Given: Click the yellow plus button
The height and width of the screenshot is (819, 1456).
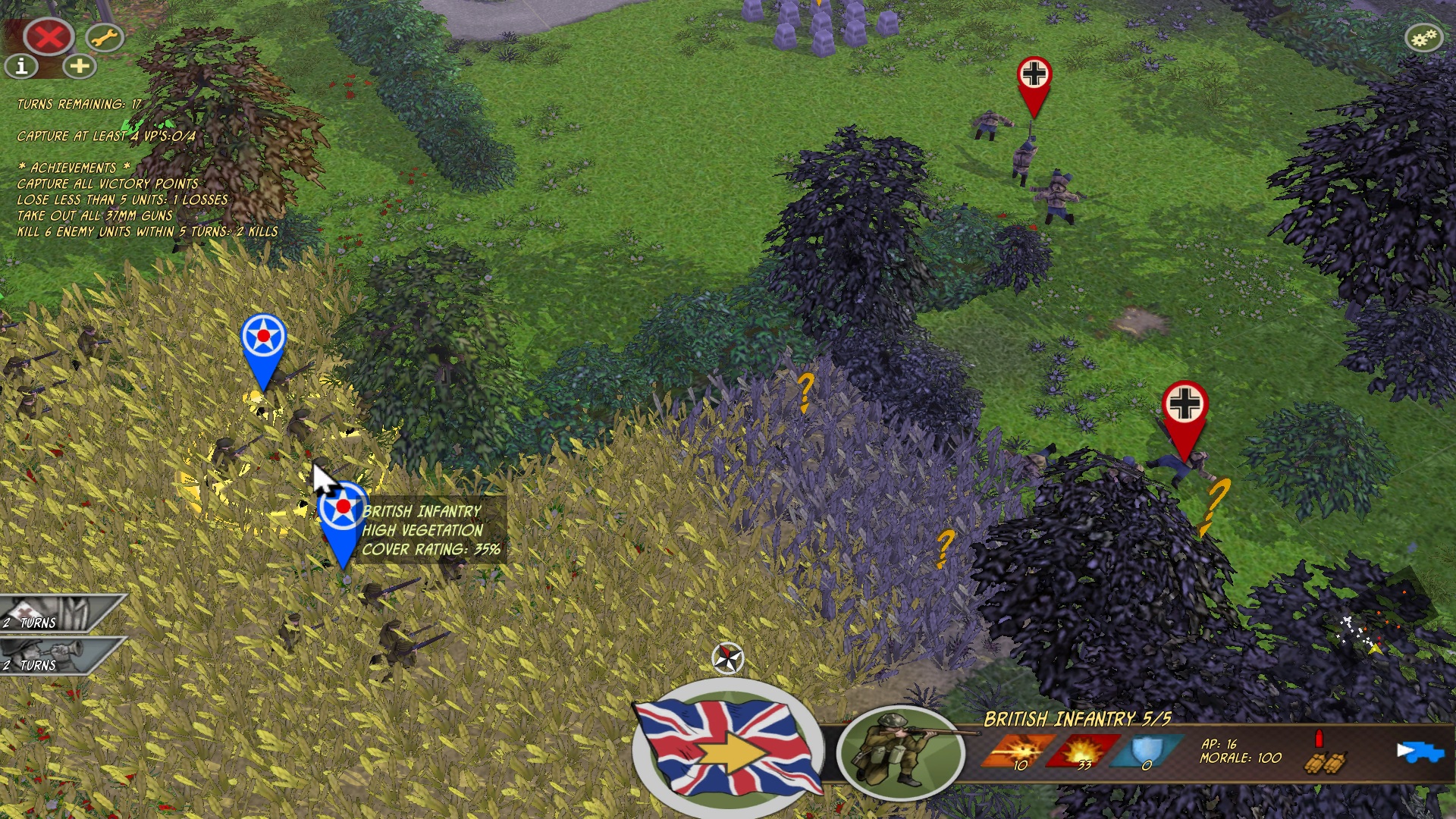Looking at the screenshot, I should pyautogui.click(x=80, y=67).
